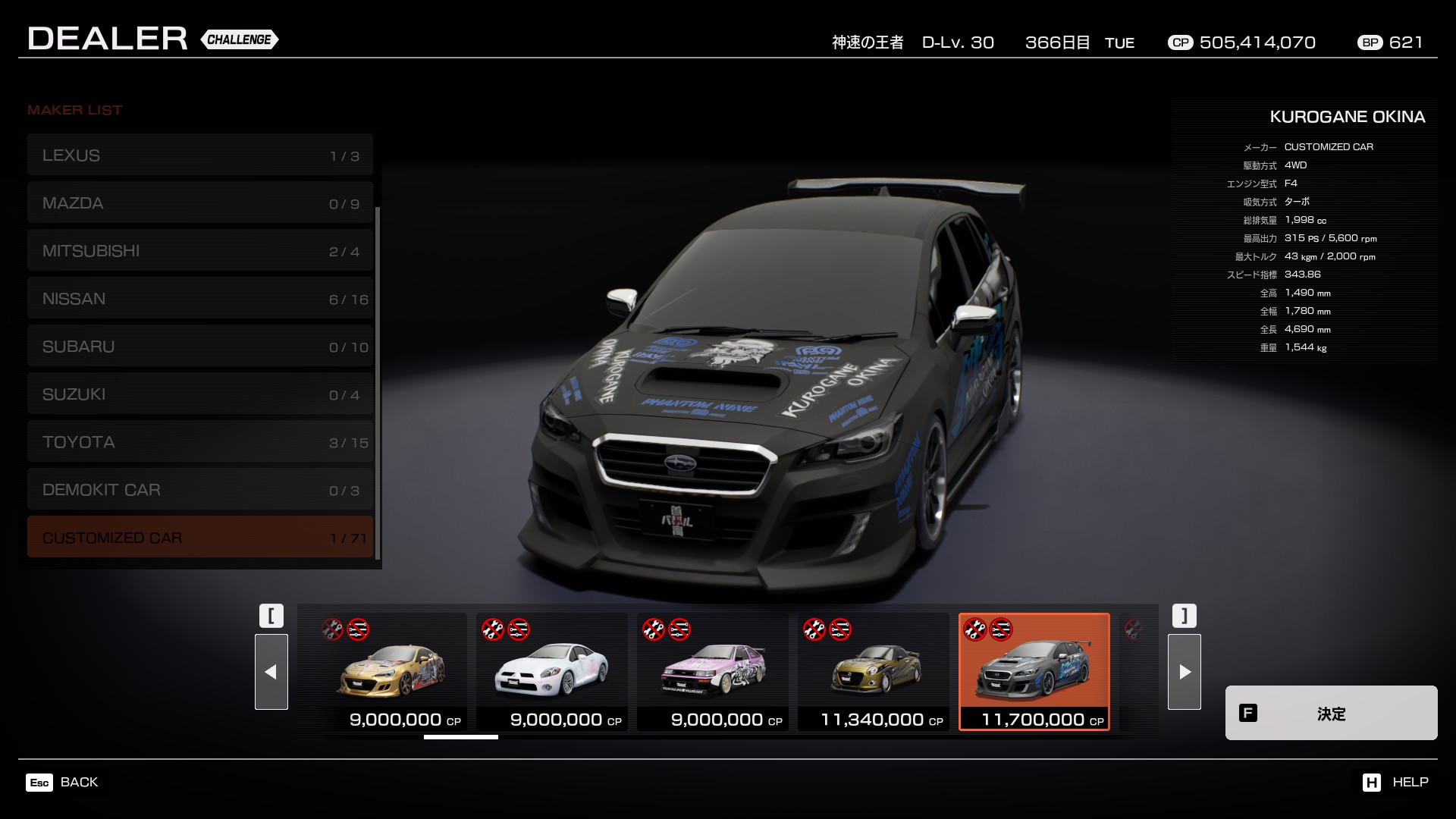This screenshot has width=1456, height=819.
Task: Pick the pink and white hatchback thumbnail
Action: (713, 672)
